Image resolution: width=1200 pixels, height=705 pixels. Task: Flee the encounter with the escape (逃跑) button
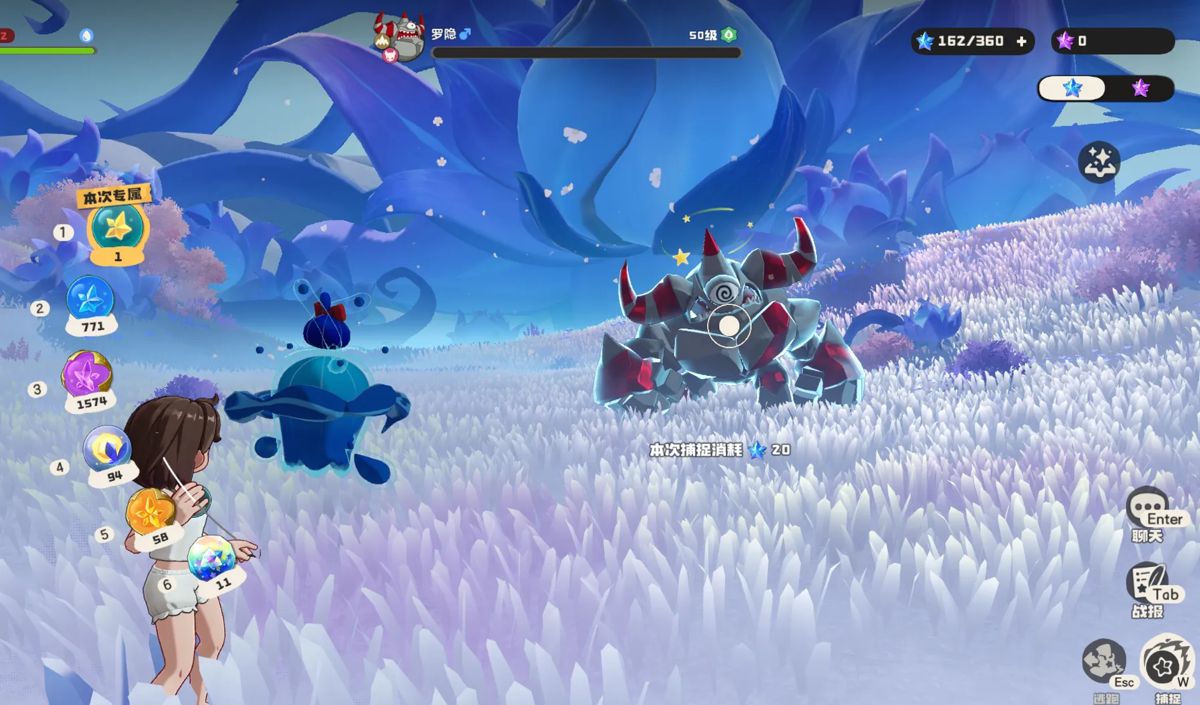coord(1103,661)
